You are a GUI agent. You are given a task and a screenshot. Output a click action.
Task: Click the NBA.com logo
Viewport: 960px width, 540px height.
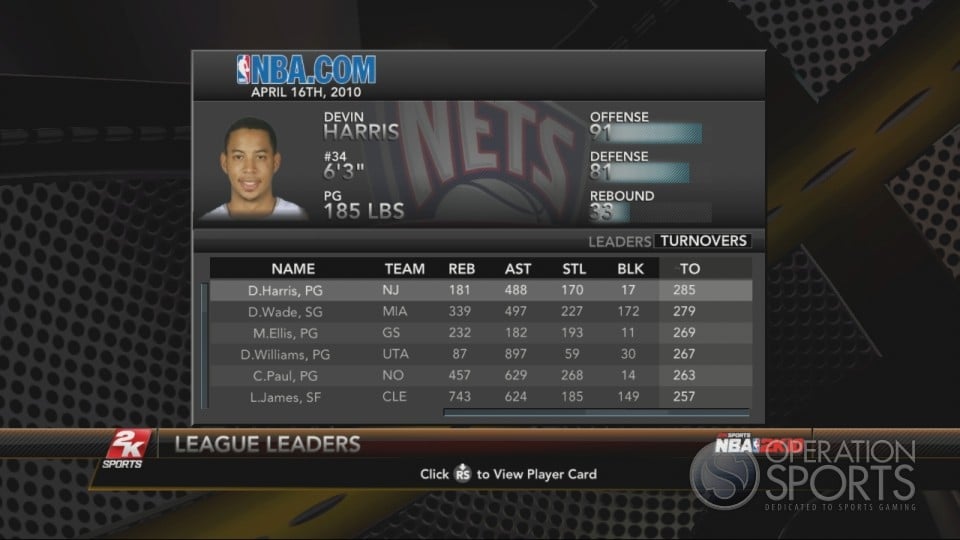pos(306,70)
